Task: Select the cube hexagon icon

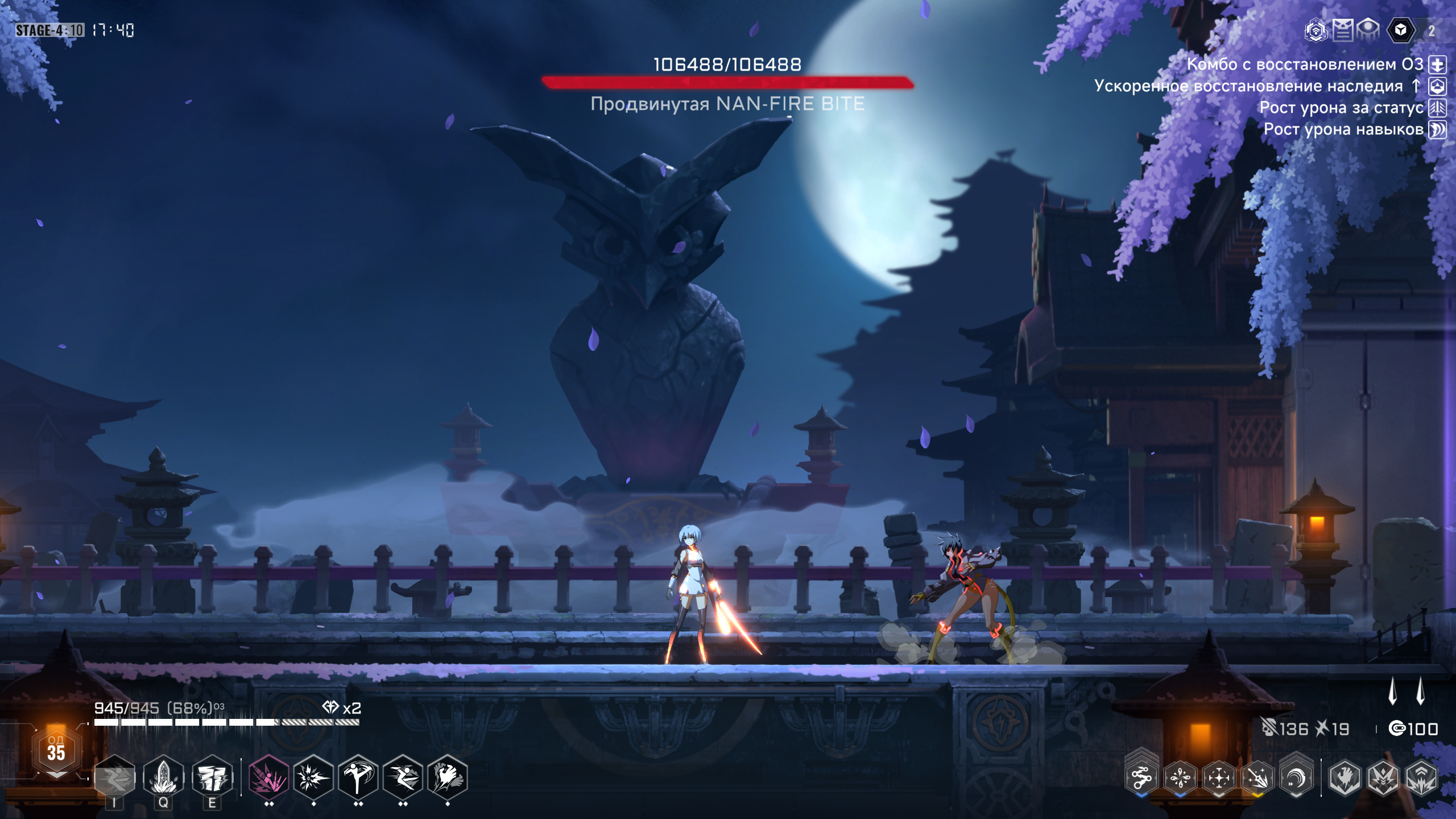Action: pyautogui.click(x=1401, y=30)
